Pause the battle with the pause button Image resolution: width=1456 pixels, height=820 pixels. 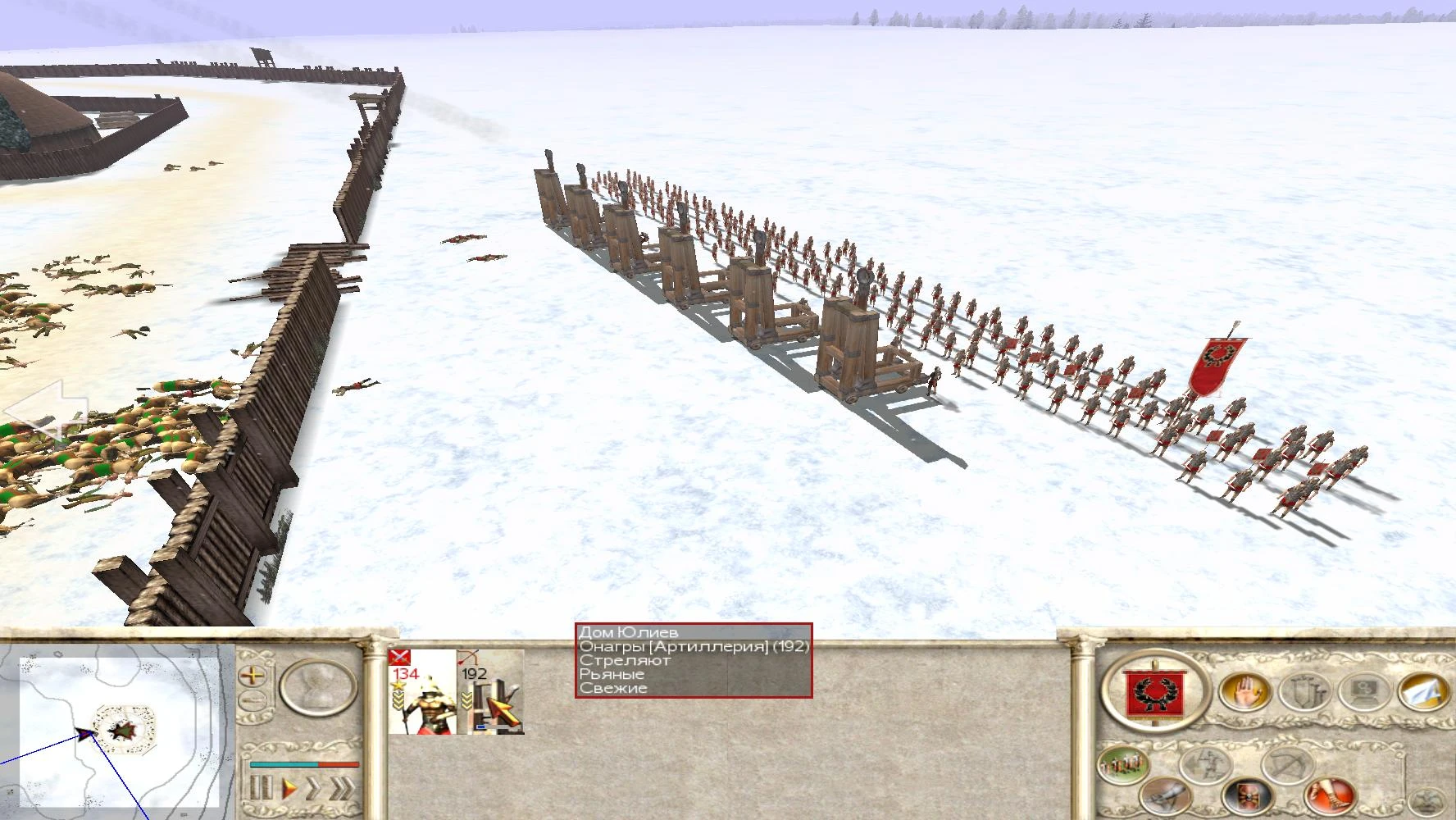262,789
